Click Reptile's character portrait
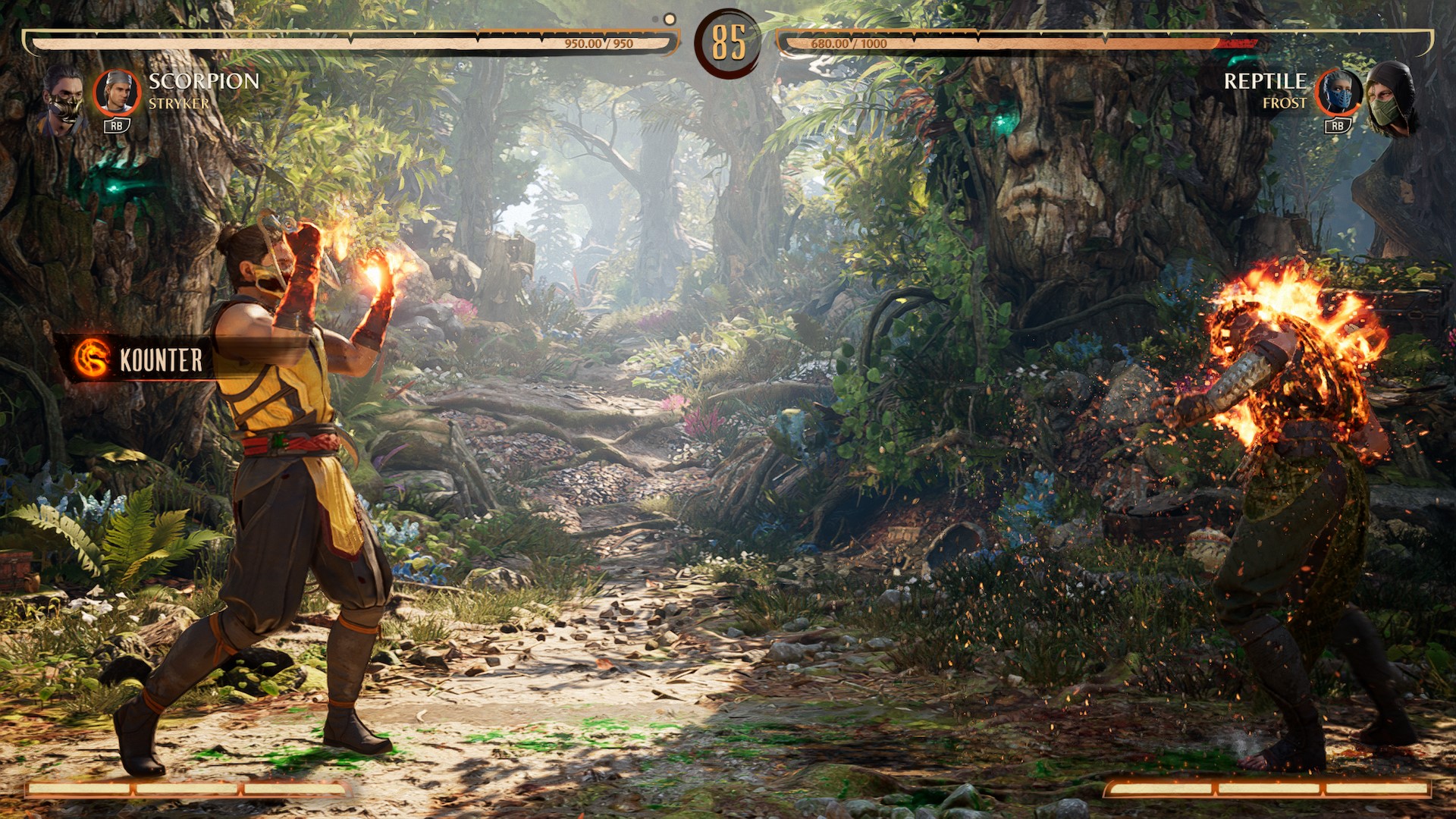Viewport: 1456px width, 819px height. coord(1392,99)
